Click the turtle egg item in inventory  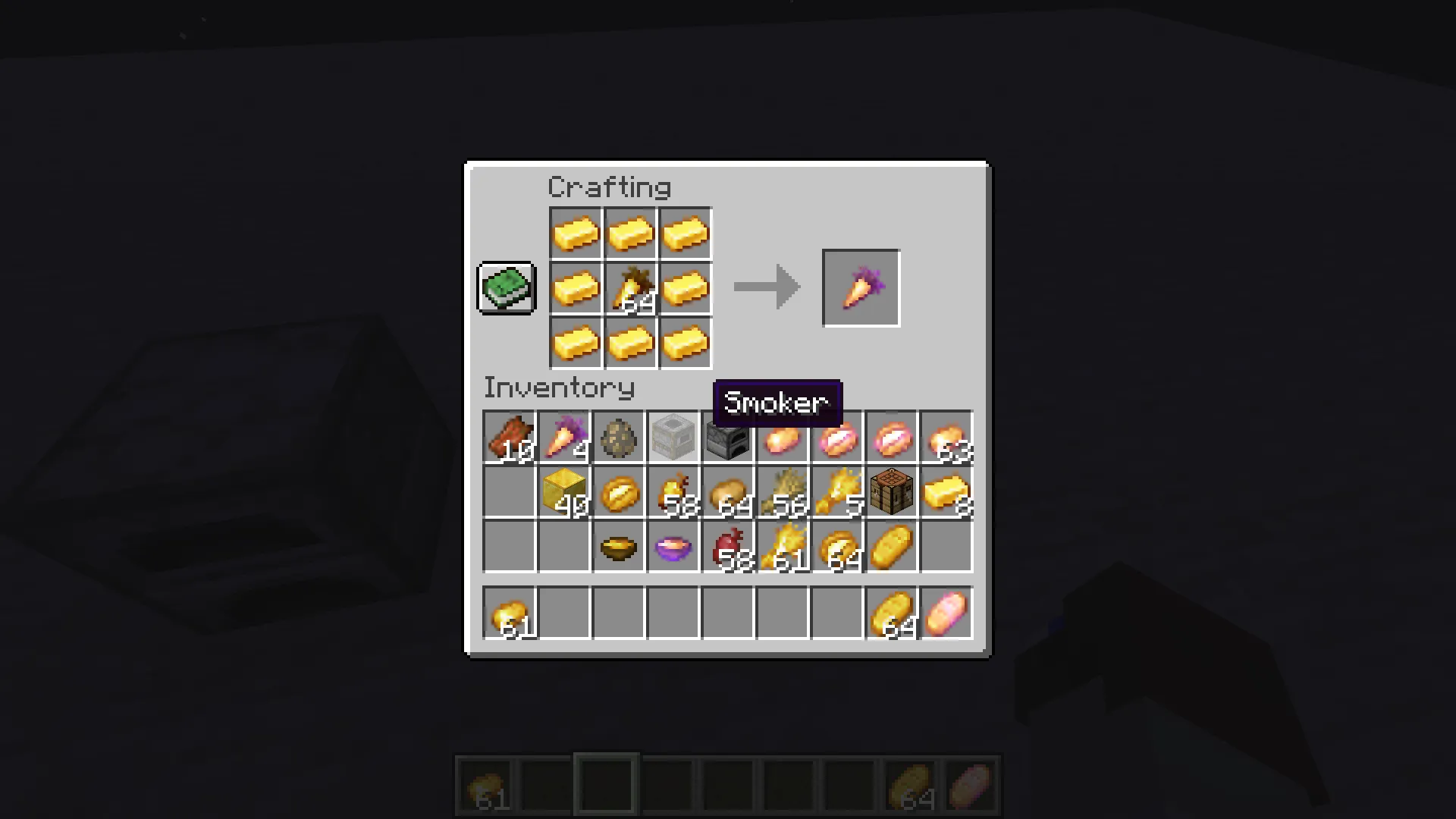pos(619,438)
